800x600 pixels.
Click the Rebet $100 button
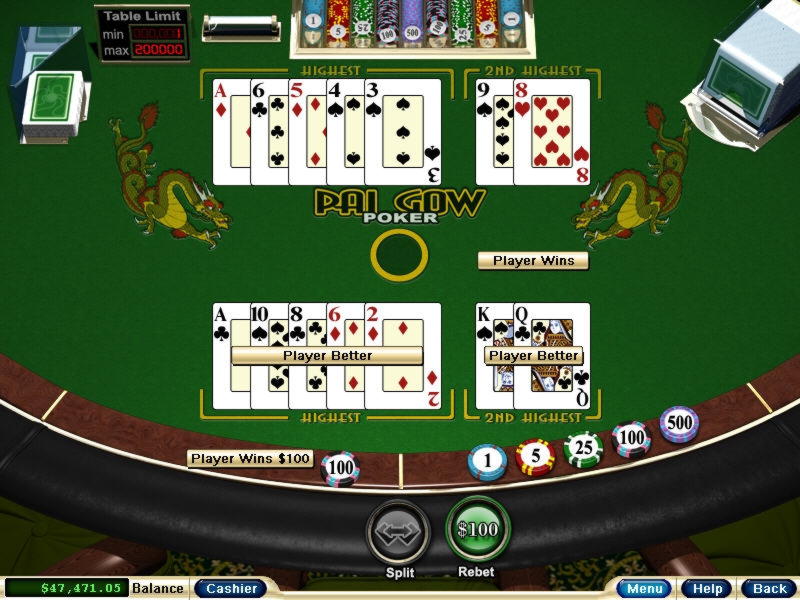click(x=477, y=530)
